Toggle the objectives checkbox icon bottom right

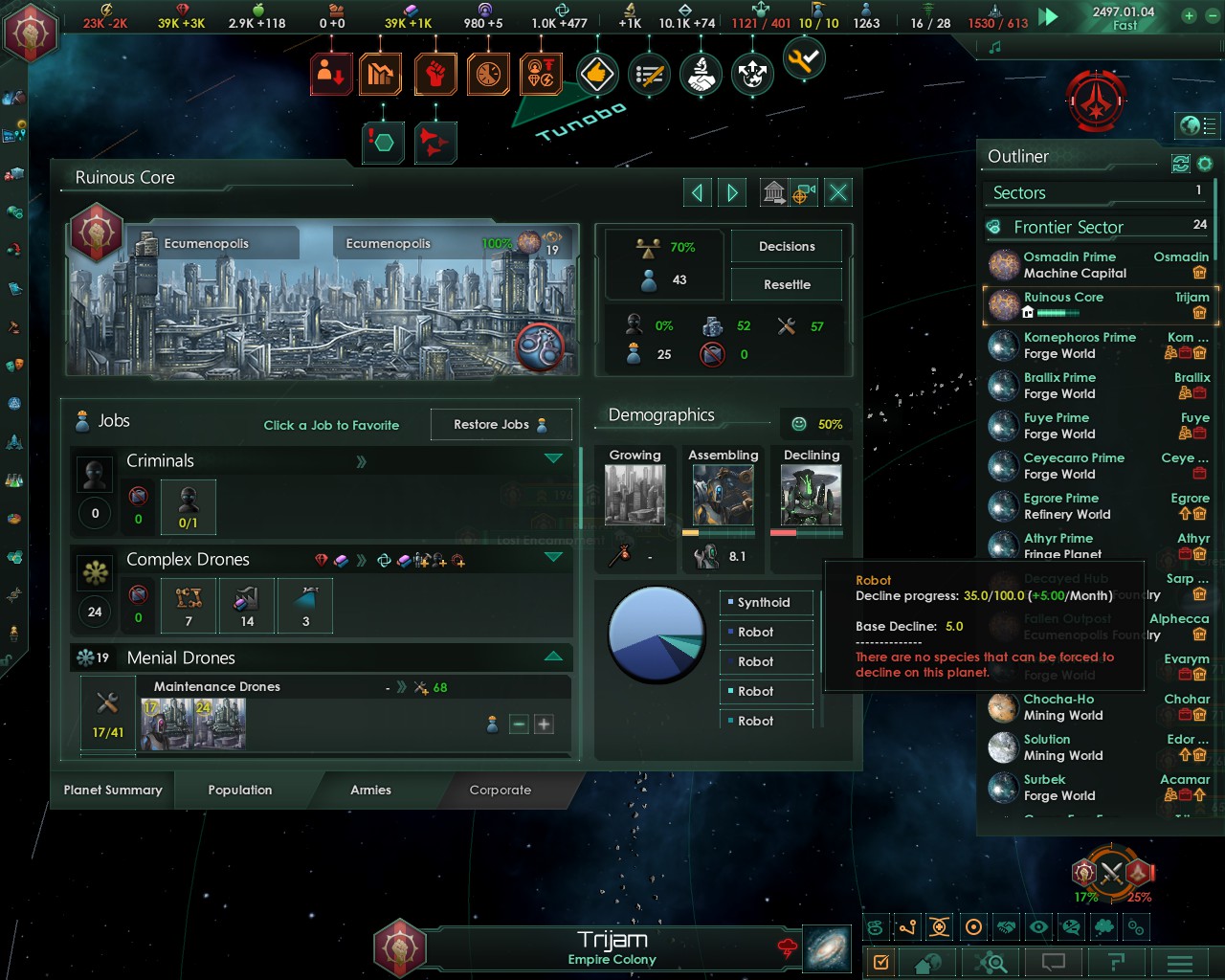pos(882,963)
